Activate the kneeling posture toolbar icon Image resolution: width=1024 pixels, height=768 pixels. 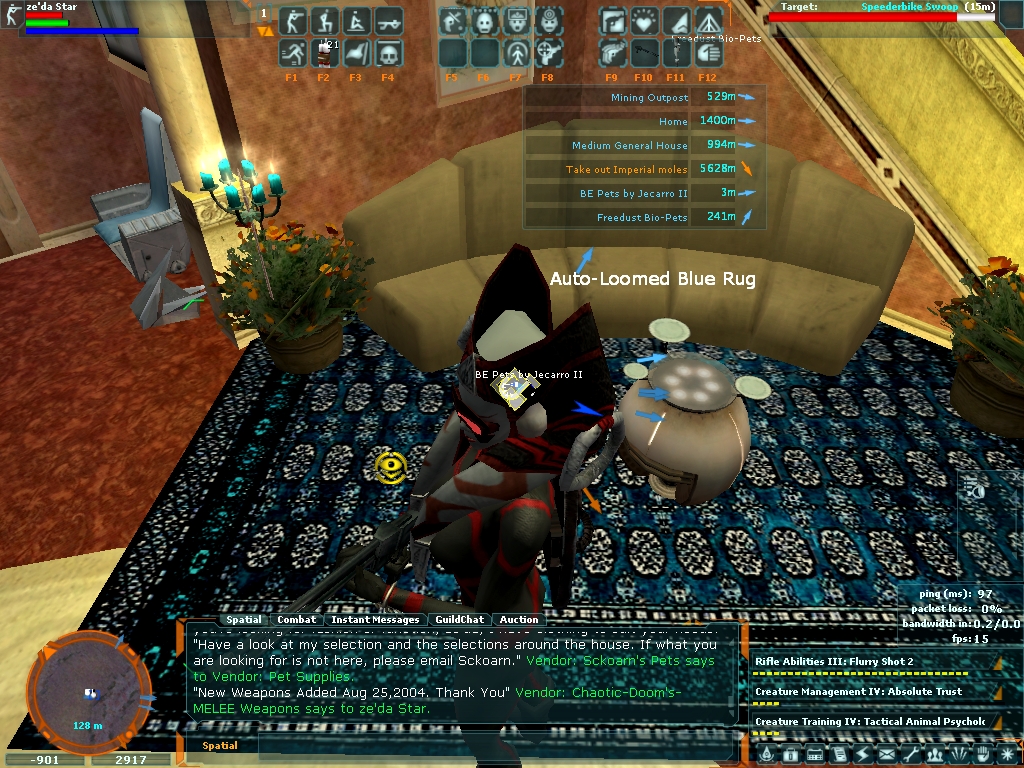(x=323, y=21)
